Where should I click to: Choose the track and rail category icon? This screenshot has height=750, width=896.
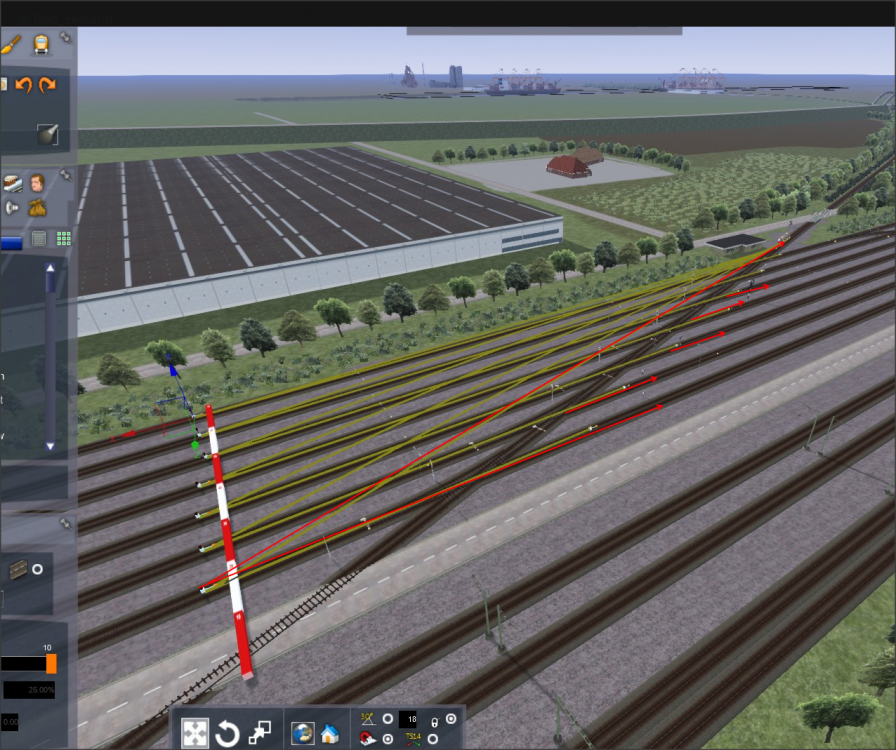click(12, 182)
